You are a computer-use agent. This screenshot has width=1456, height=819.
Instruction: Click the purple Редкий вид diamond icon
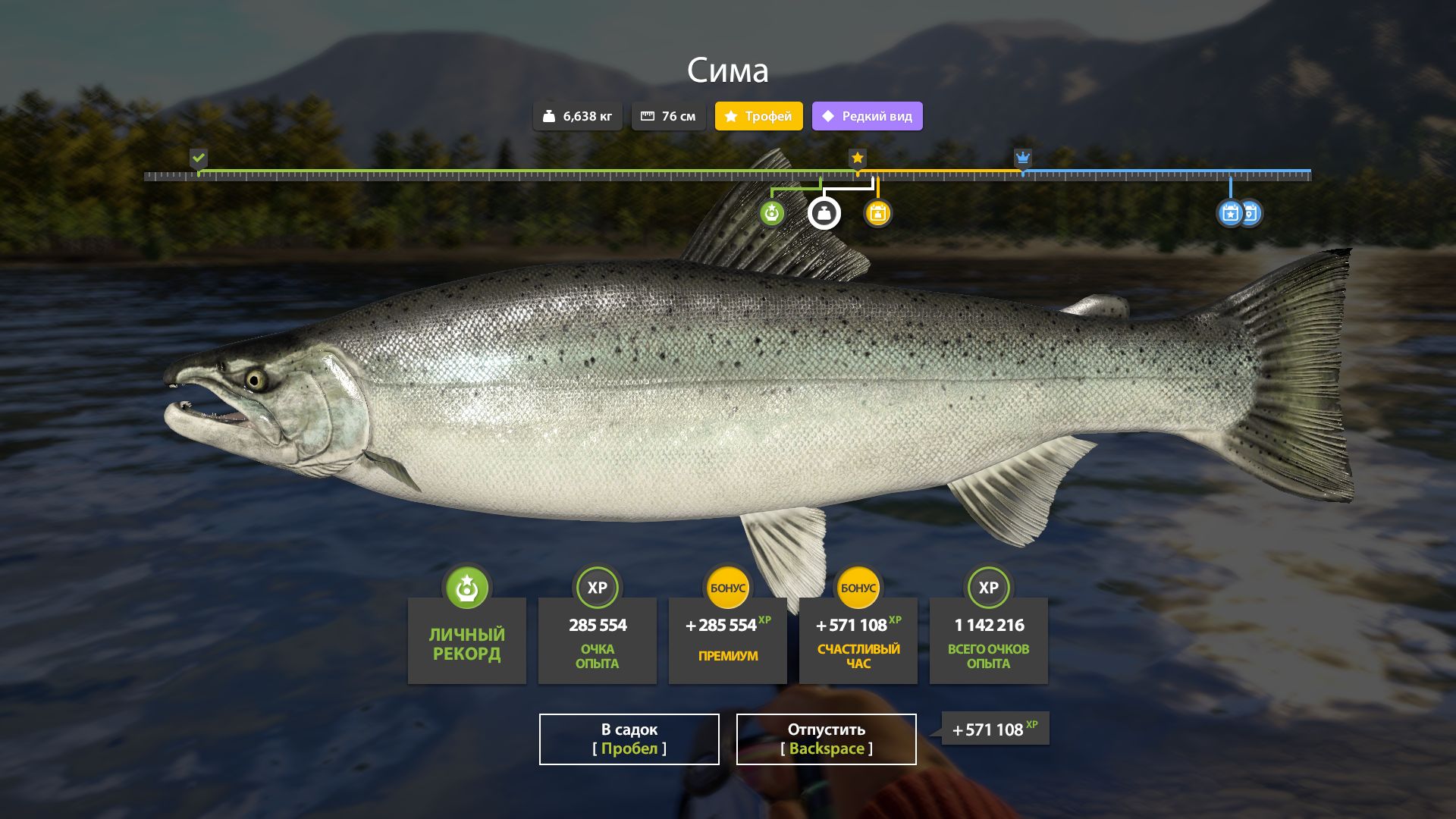click(828, 116)
